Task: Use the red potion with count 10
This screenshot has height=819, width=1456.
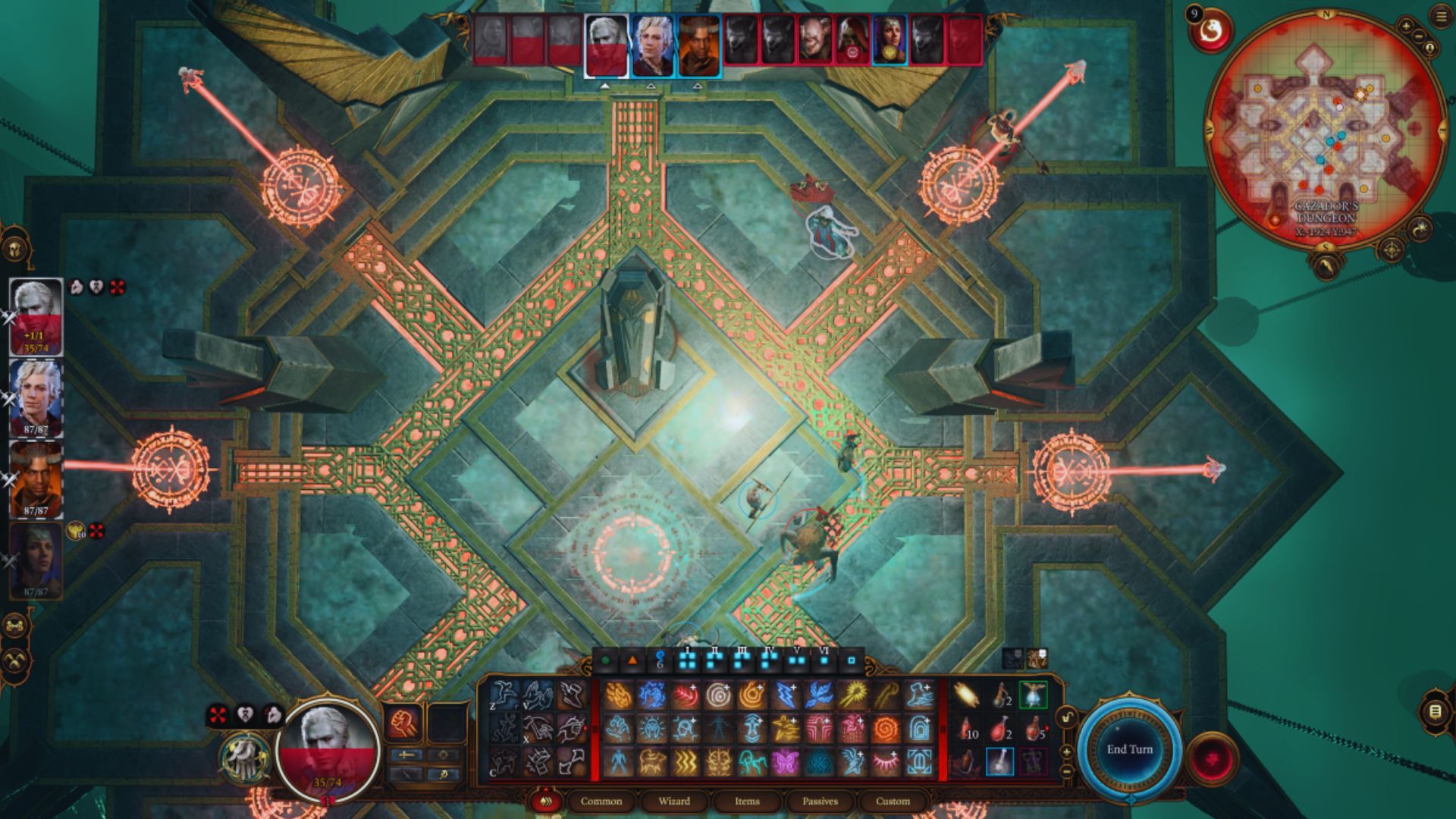Action: coord(966,729)
